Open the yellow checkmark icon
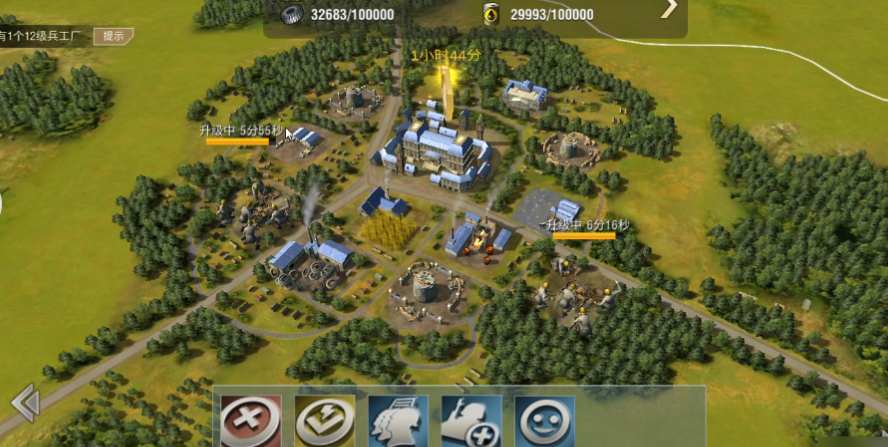888x447 pixels. pyautogui.click(x=324, y=421)
